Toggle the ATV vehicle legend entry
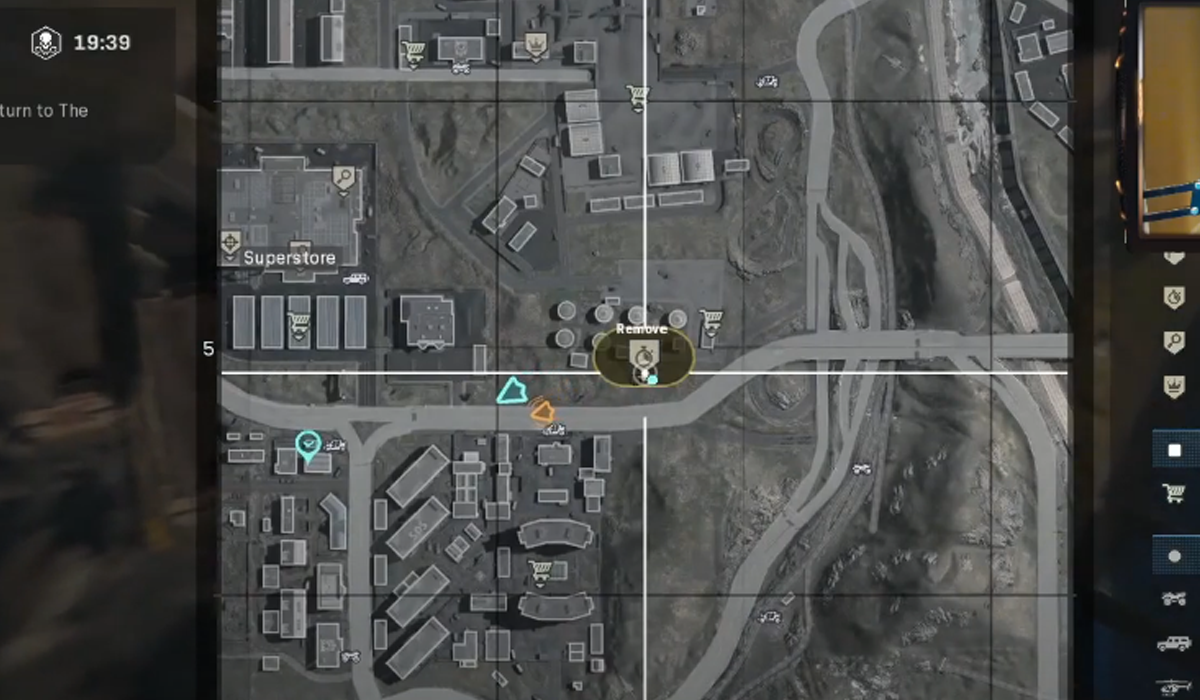Screen dimensions: 1200x700 coord(1174,599)
